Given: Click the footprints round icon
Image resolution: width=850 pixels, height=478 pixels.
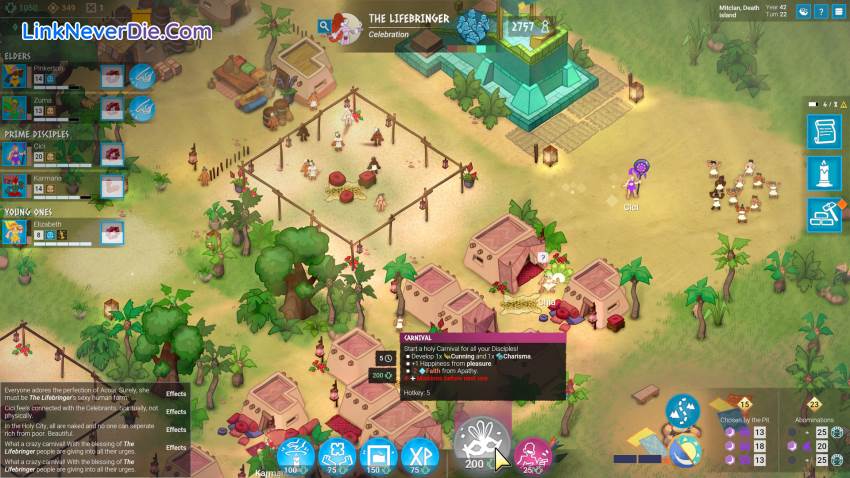Looking at the screenshot, I should tap(684, 412).
